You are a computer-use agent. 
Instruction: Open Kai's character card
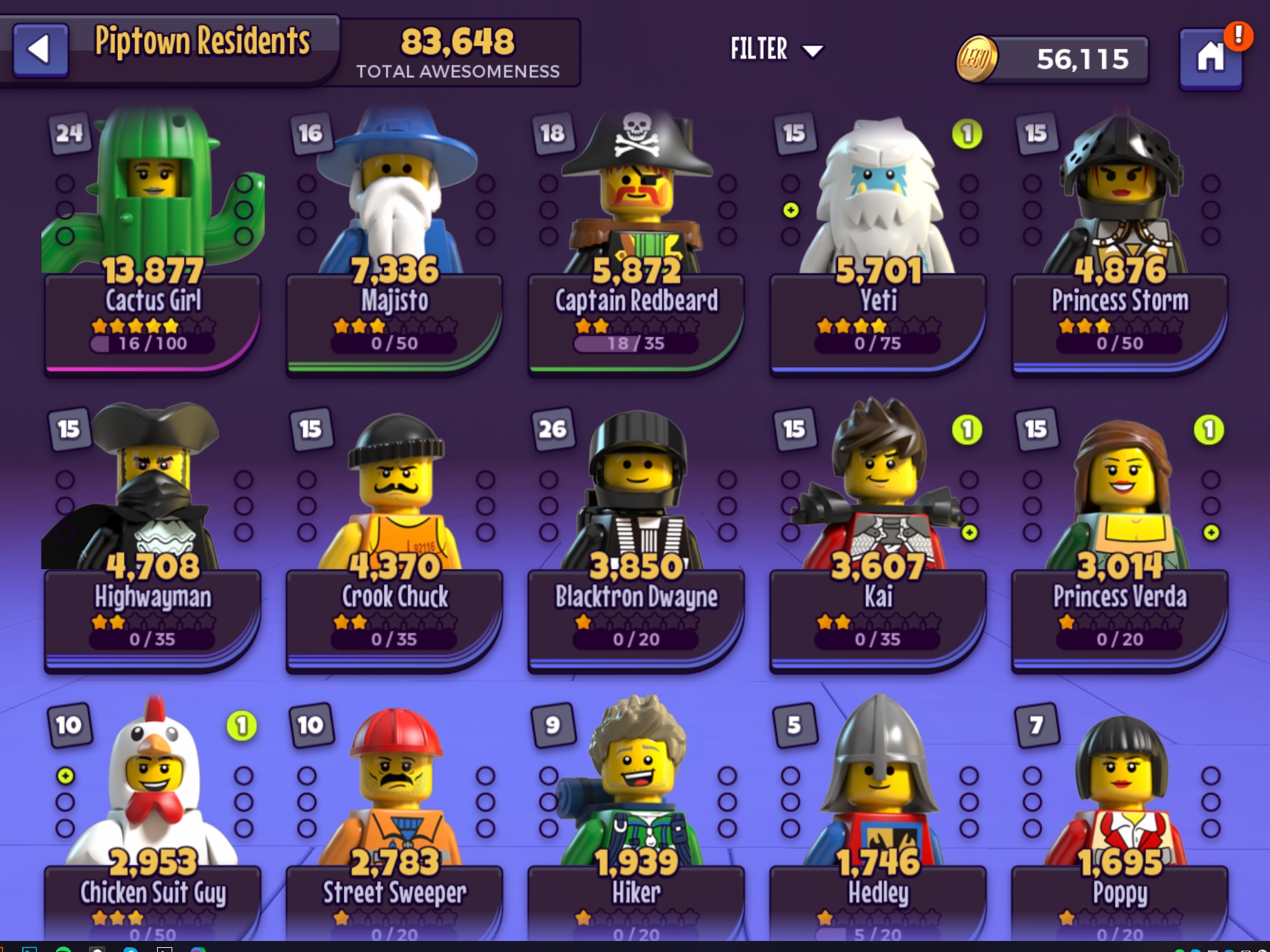click(878, 537)
